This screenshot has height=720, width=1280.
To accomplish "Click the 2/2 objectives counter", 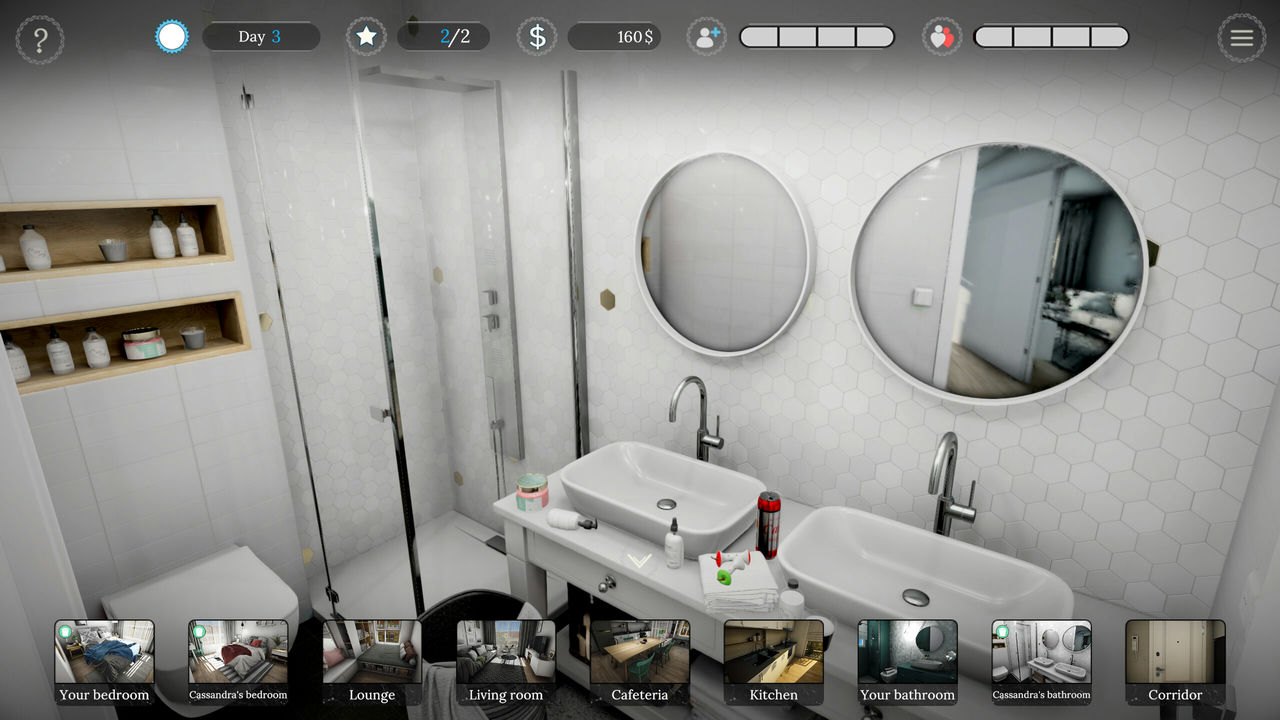I will (443, 36).
